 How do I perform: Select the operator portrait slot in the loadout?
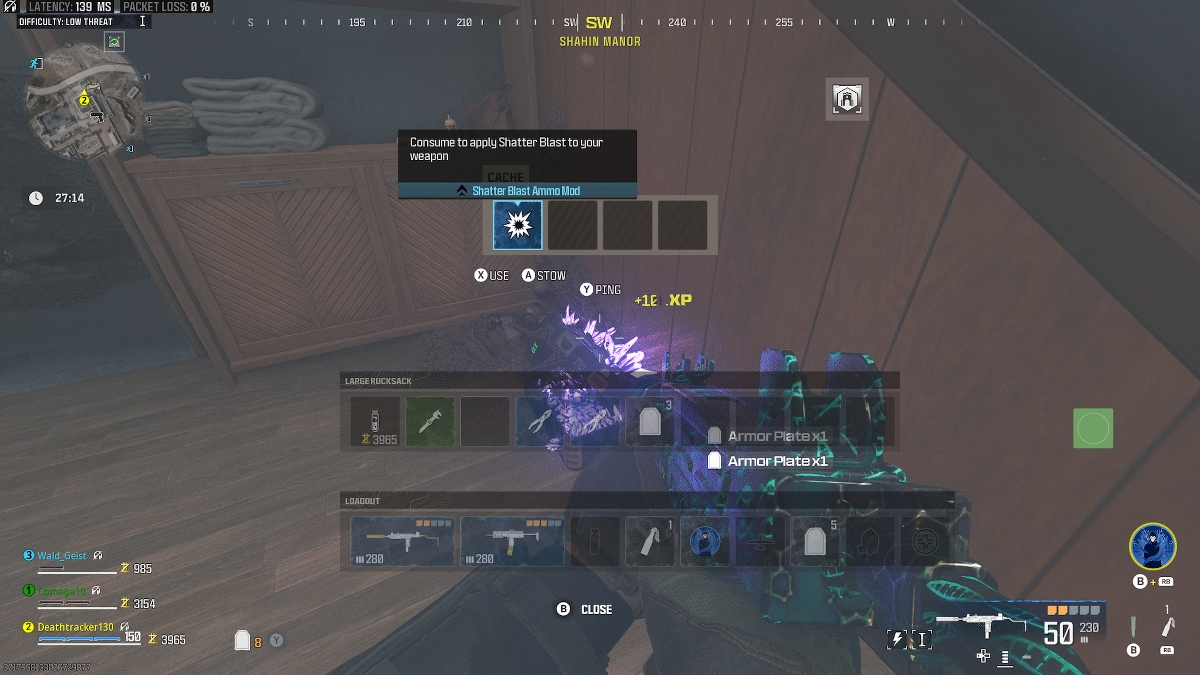click(x=705, y=541)
